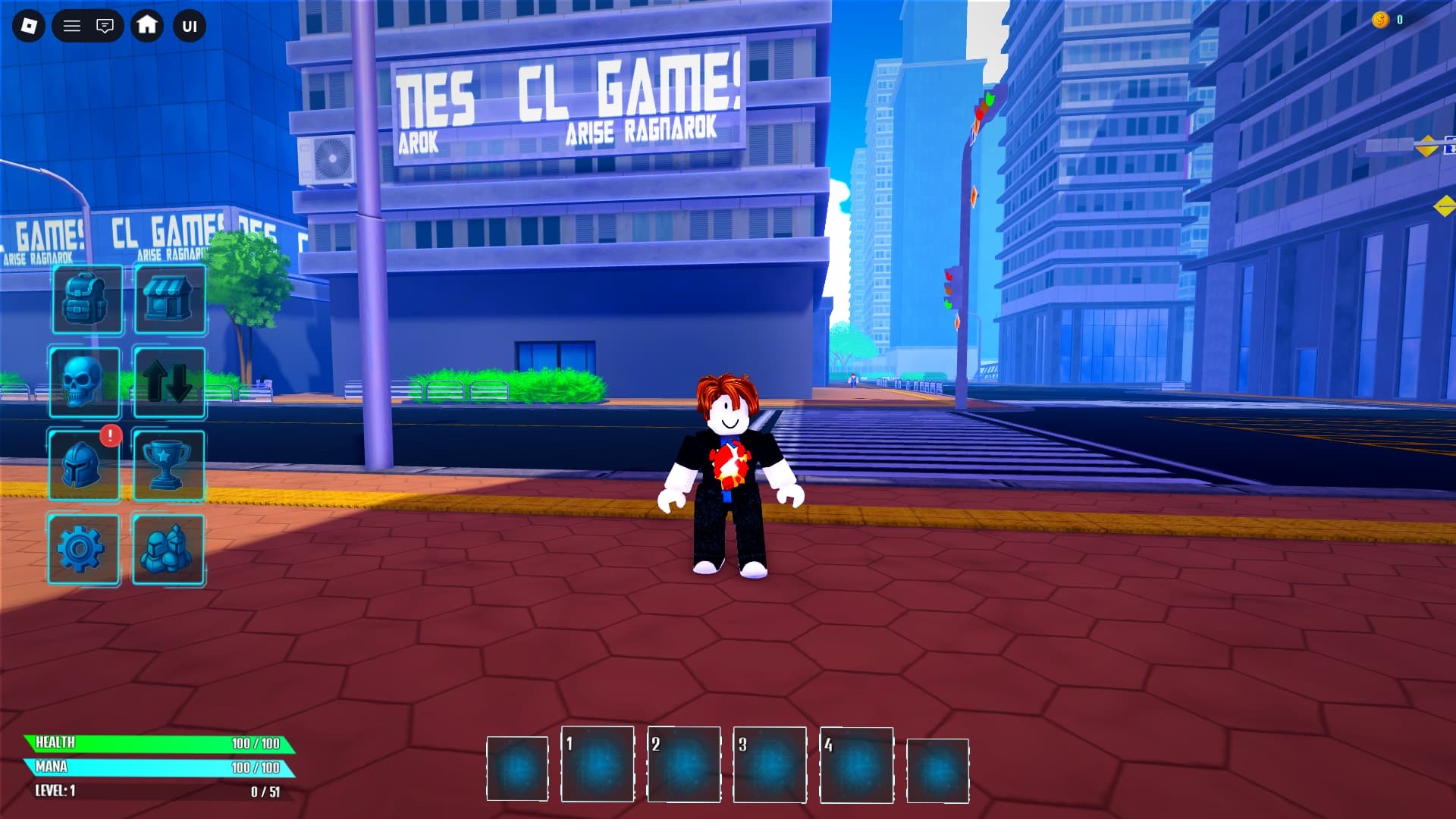
Task: Click the up-down arrows icon
Action: click(169, 382)
